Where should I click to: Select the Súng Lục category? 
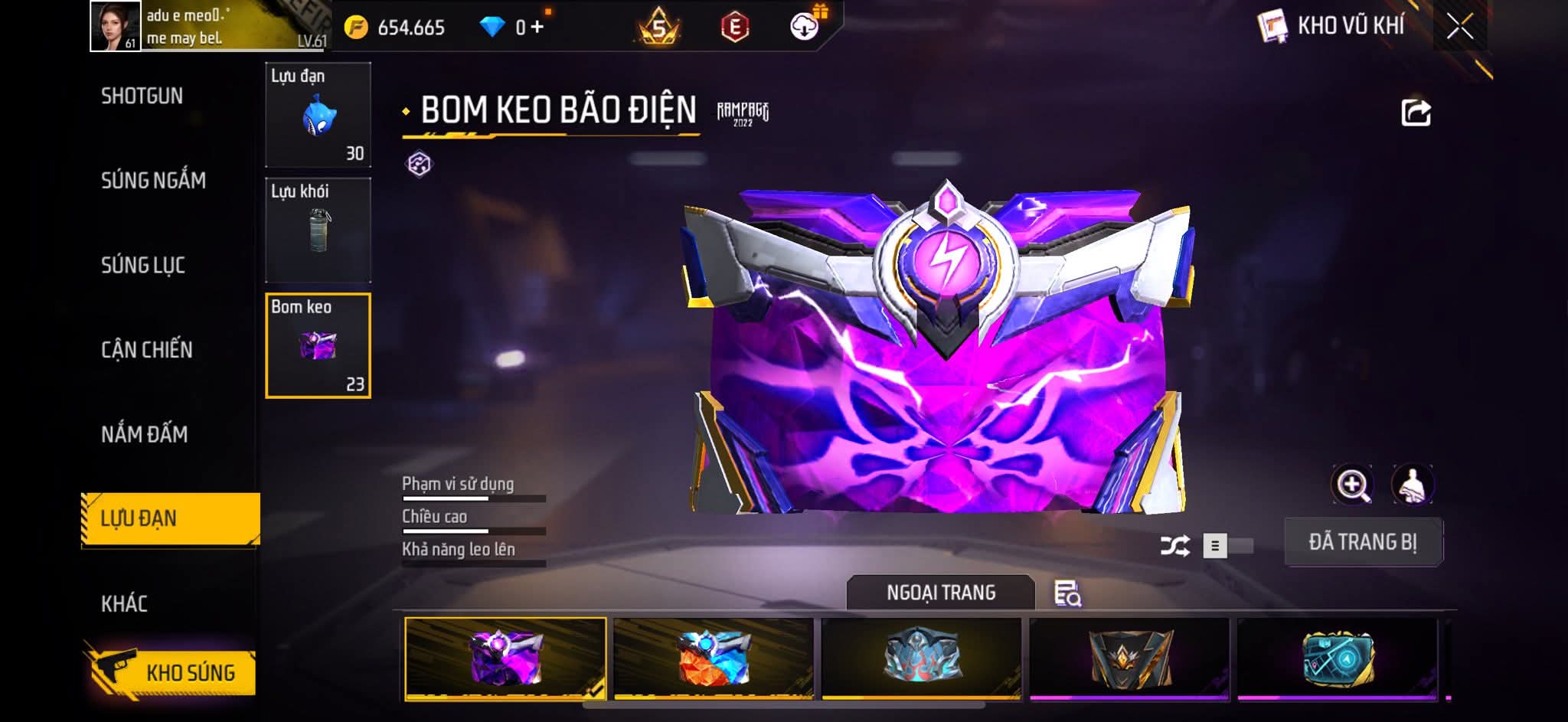point(143,266)
